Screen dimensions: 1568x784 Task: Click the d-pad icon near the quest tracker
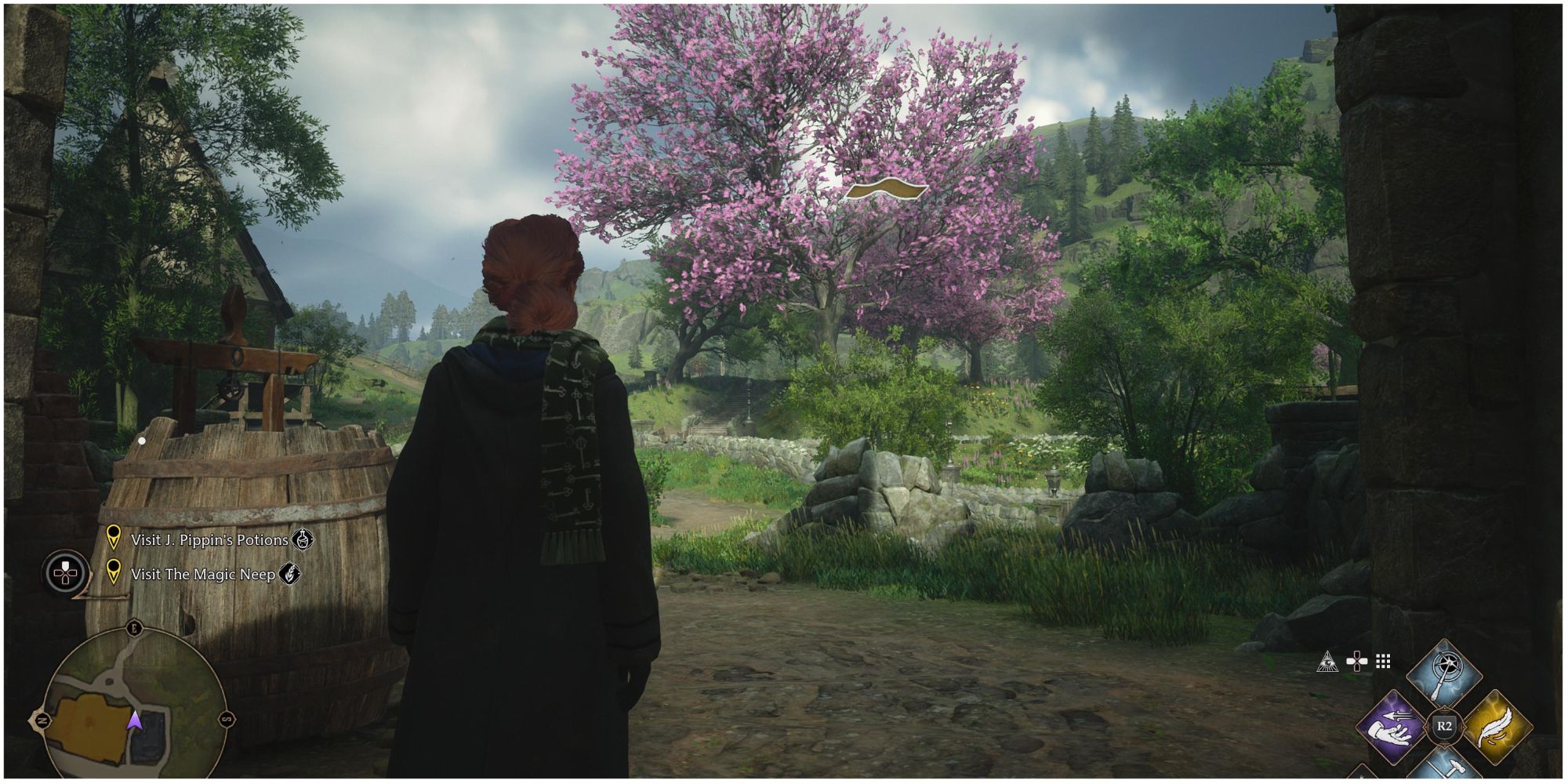[x=65, y=573]
